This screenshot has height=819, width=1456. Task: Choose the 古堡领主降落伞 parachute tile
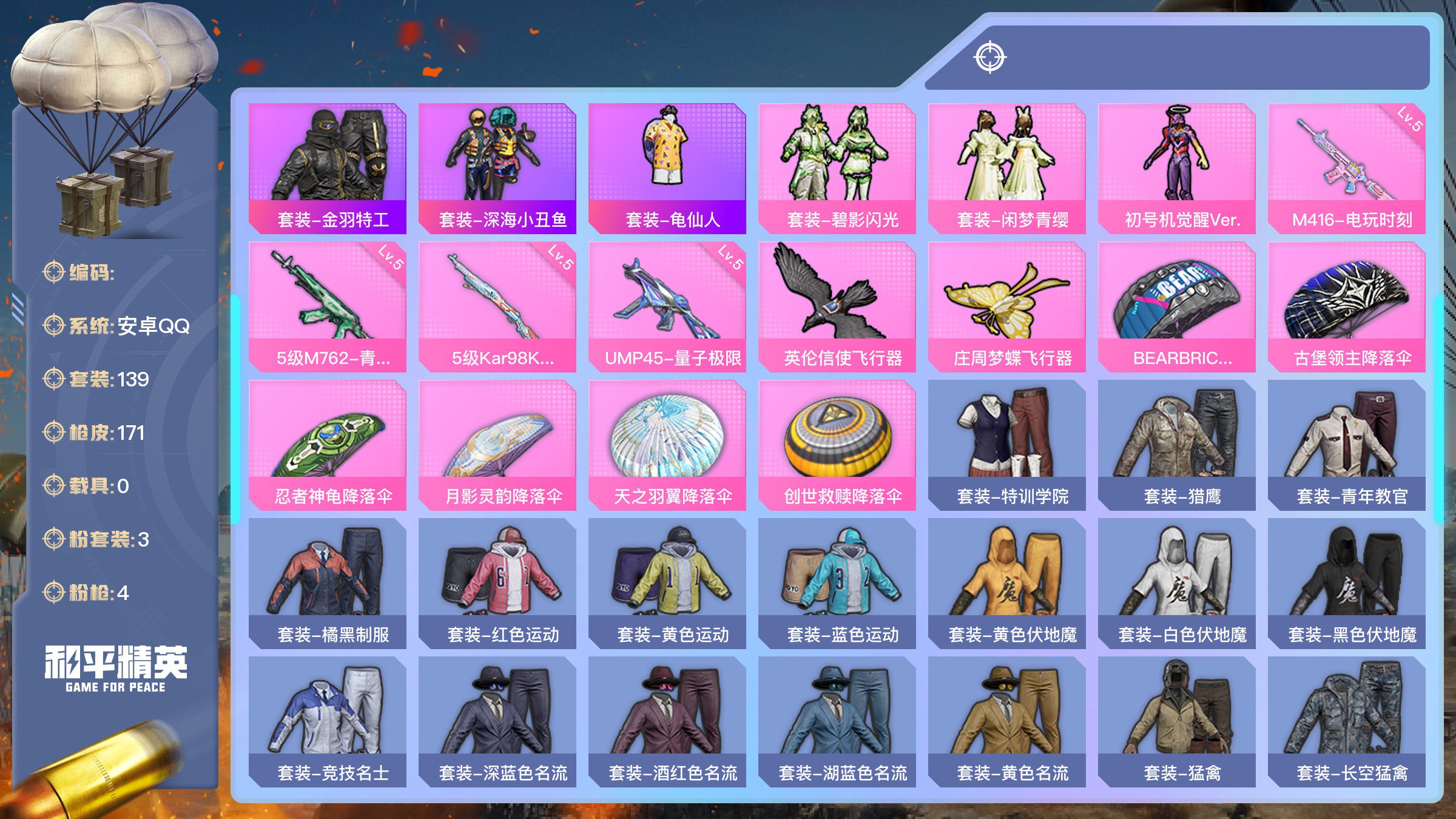[1347, 306]
